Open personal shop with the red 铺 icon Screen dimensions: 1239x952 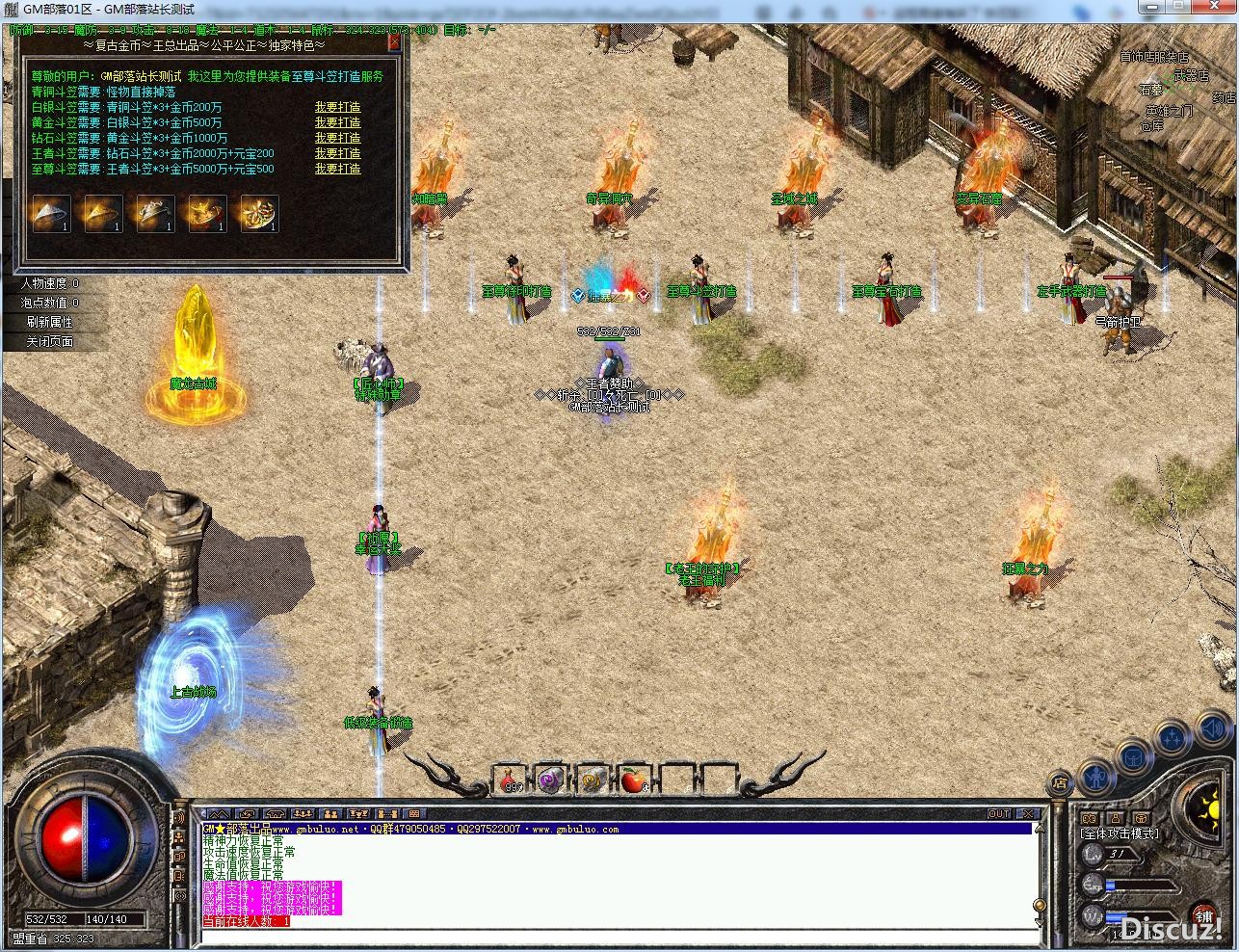(x=1203, y=915)
